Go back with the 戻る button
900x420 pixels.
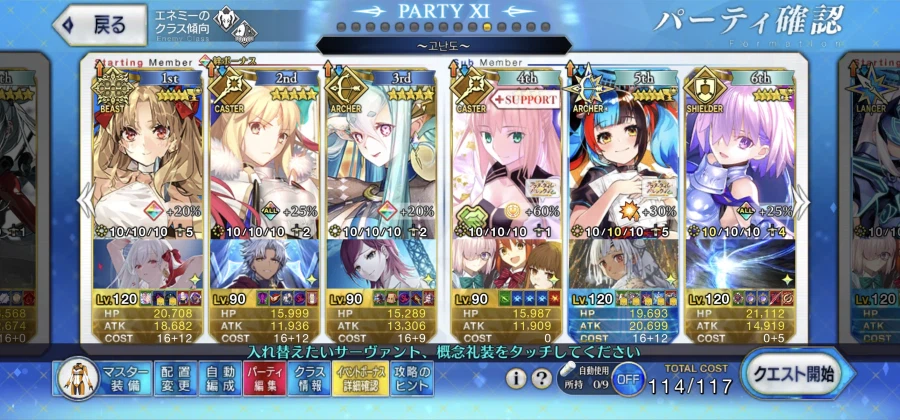[96, 24]
